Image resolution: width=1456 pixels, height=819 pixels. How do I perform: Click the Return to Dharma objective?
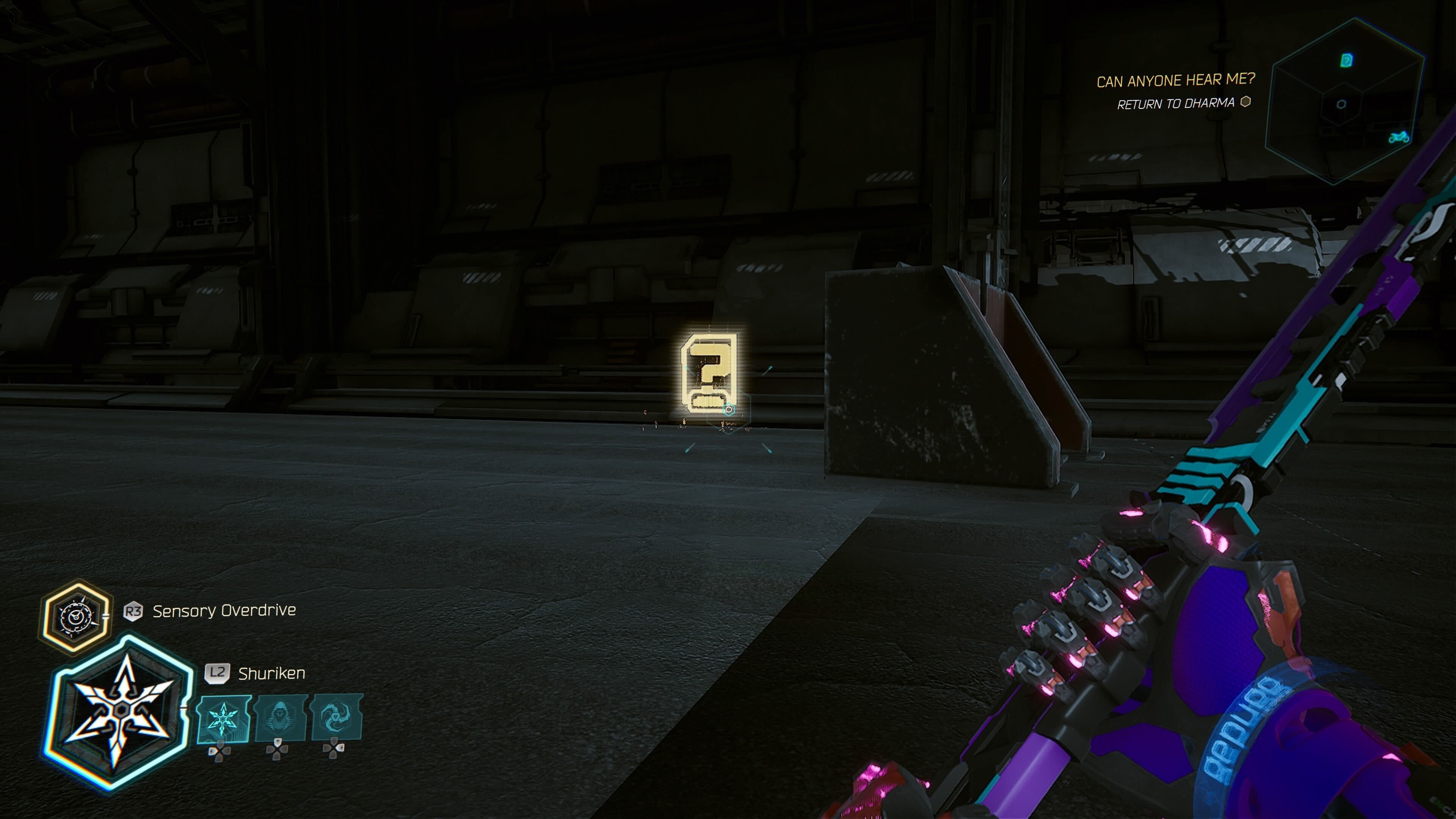point(1176,104)
